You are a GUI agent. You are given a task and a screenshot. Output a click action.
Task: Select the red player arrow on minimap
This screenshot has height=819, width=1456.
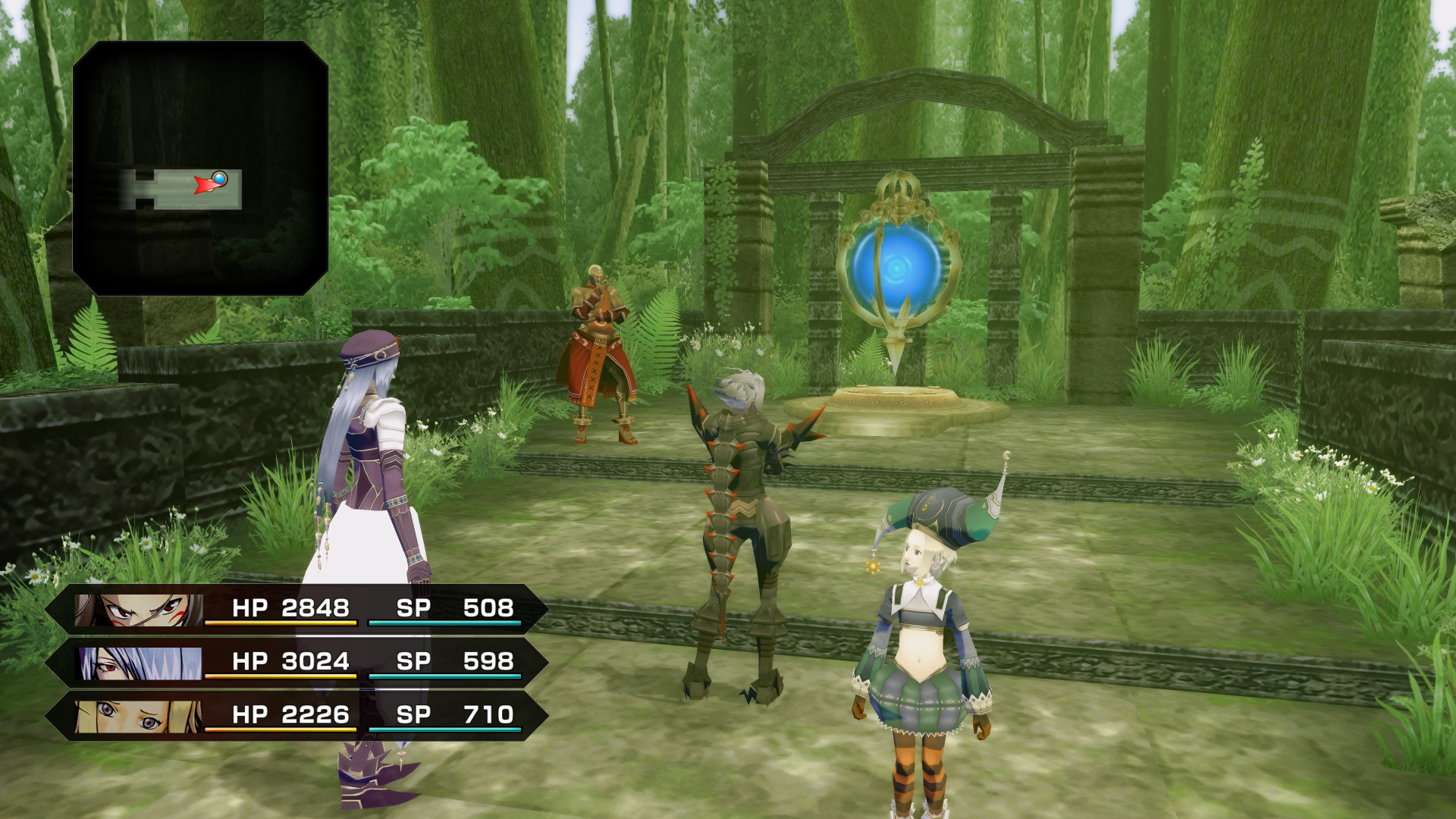click(204, 184)
